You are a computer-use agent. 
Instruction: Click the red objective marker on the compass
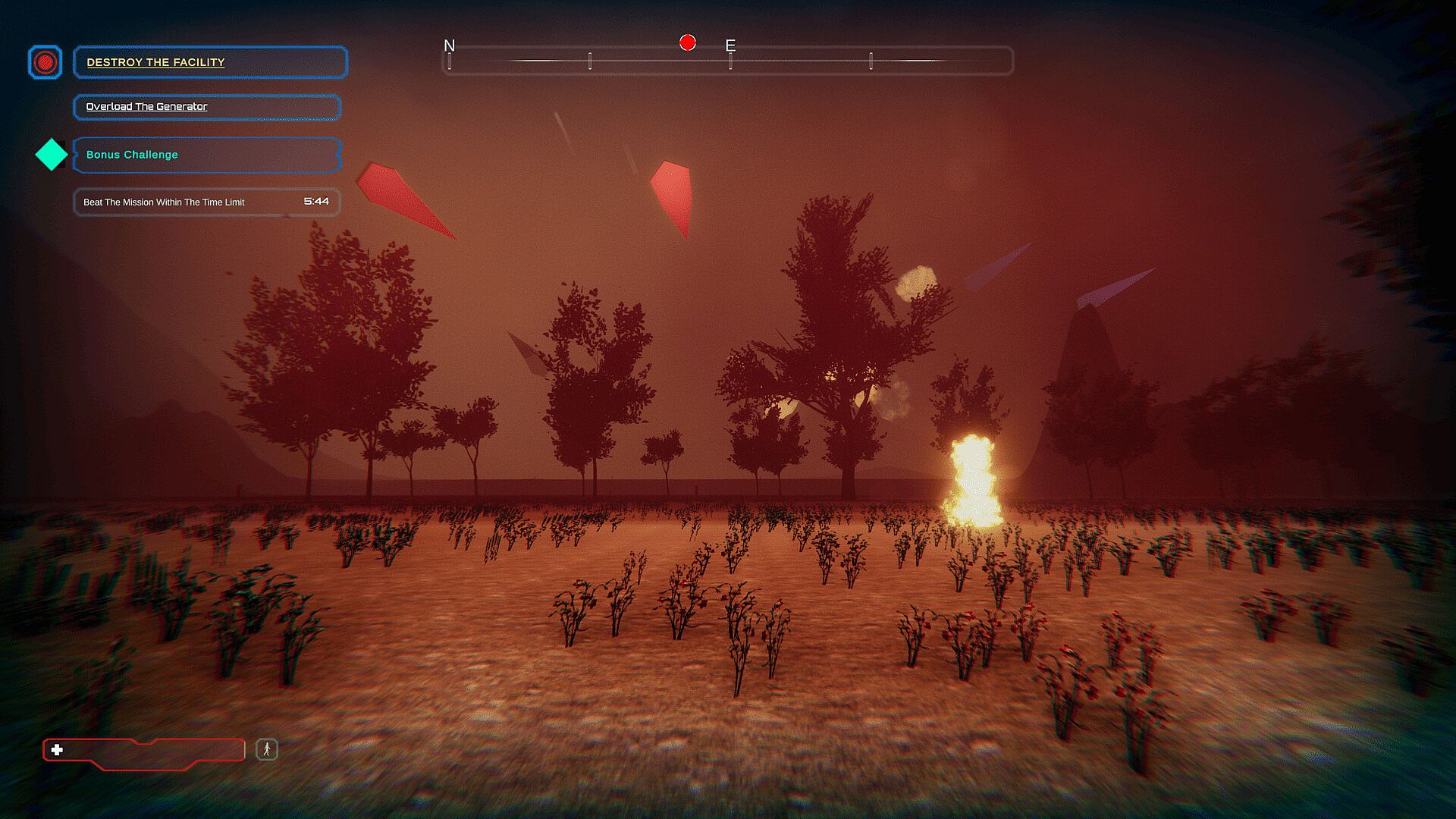687,42
